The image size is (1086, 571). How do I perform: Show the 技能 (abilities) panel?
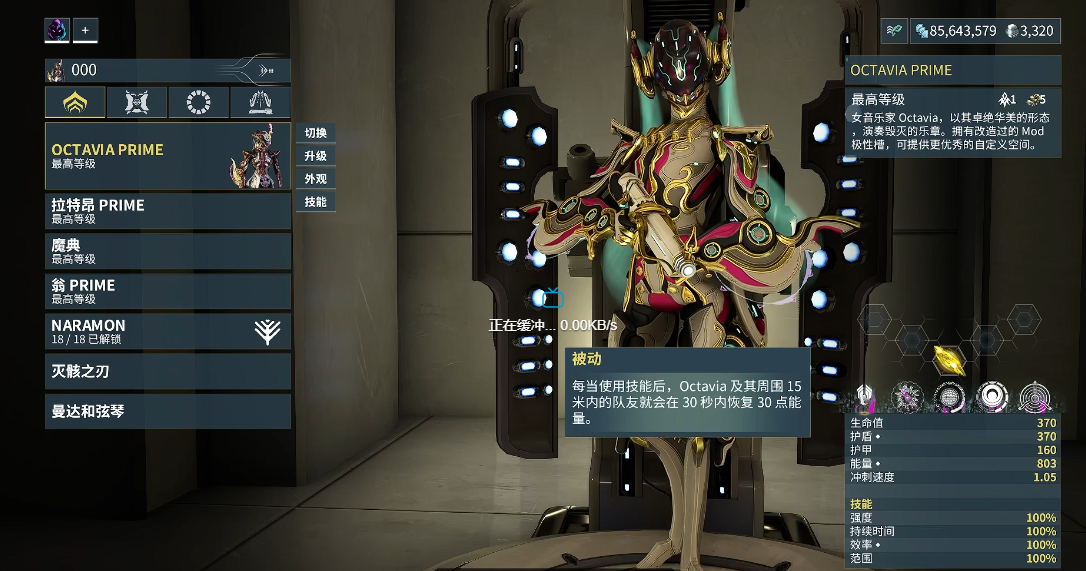(315, 202)
